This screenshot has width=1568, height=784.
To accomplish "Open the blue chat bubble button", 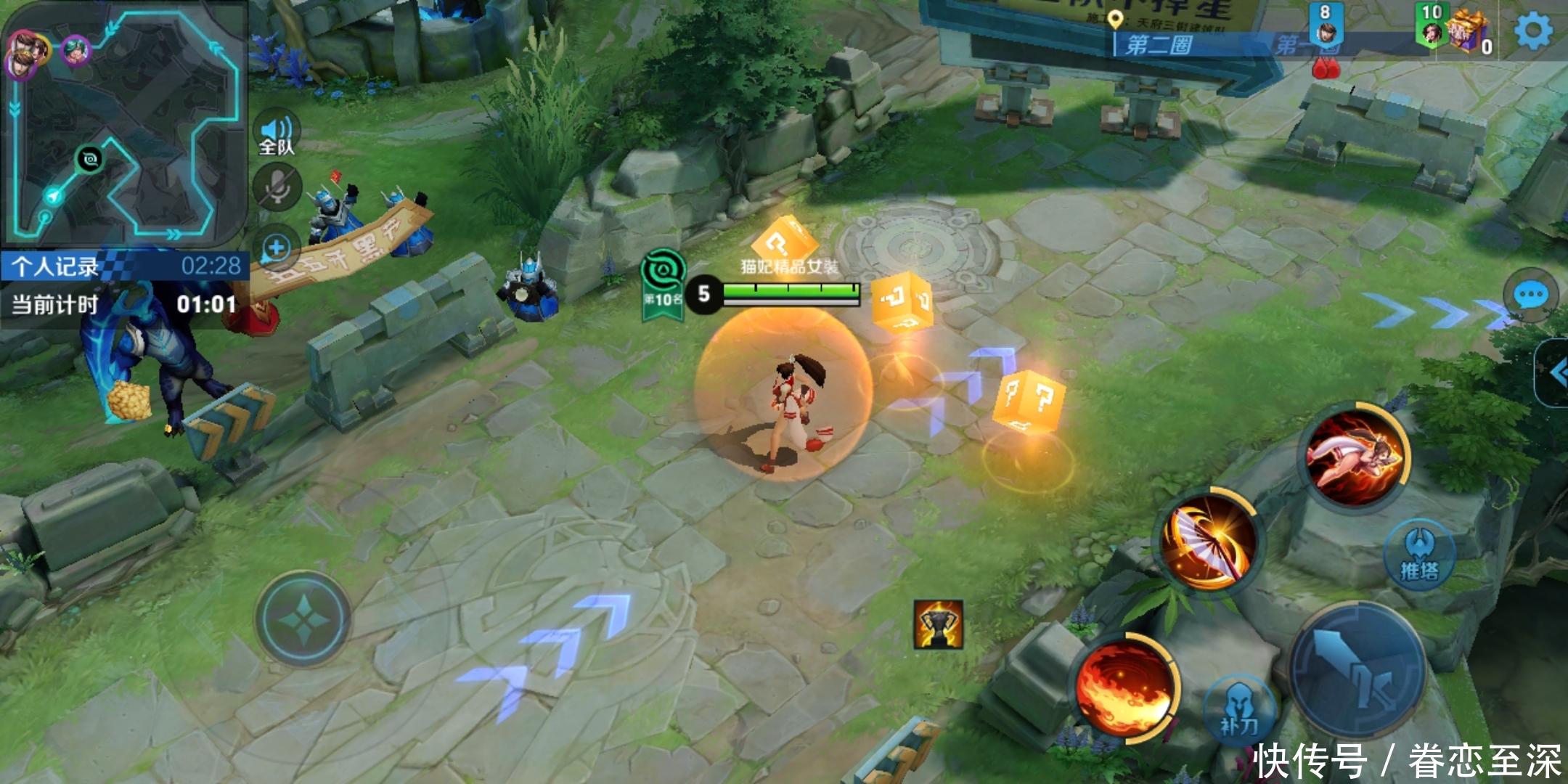I will point(1531,295).
